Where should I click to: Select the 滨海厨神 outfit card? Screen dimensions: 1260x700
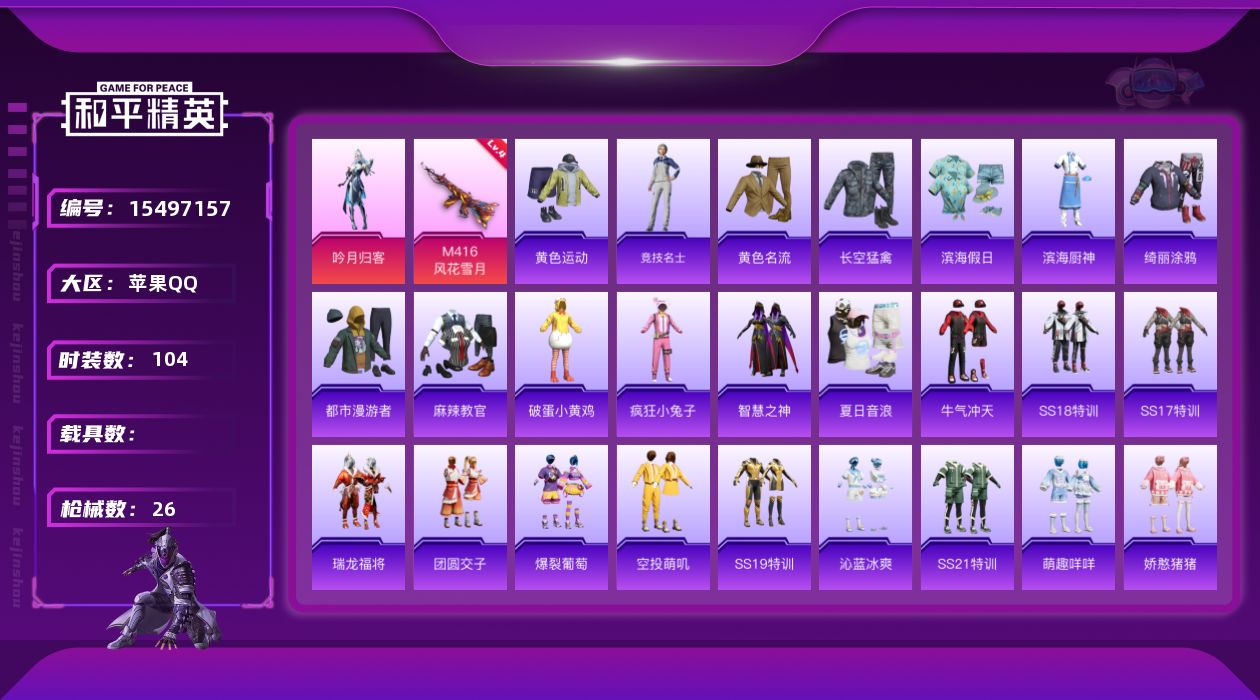(x=1068, y=210)
